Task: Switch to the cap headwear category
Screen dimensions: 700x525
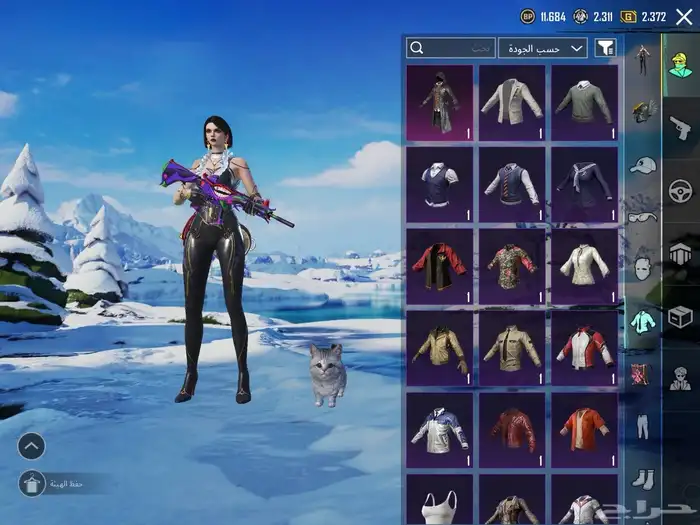Action: pos(642,165)
